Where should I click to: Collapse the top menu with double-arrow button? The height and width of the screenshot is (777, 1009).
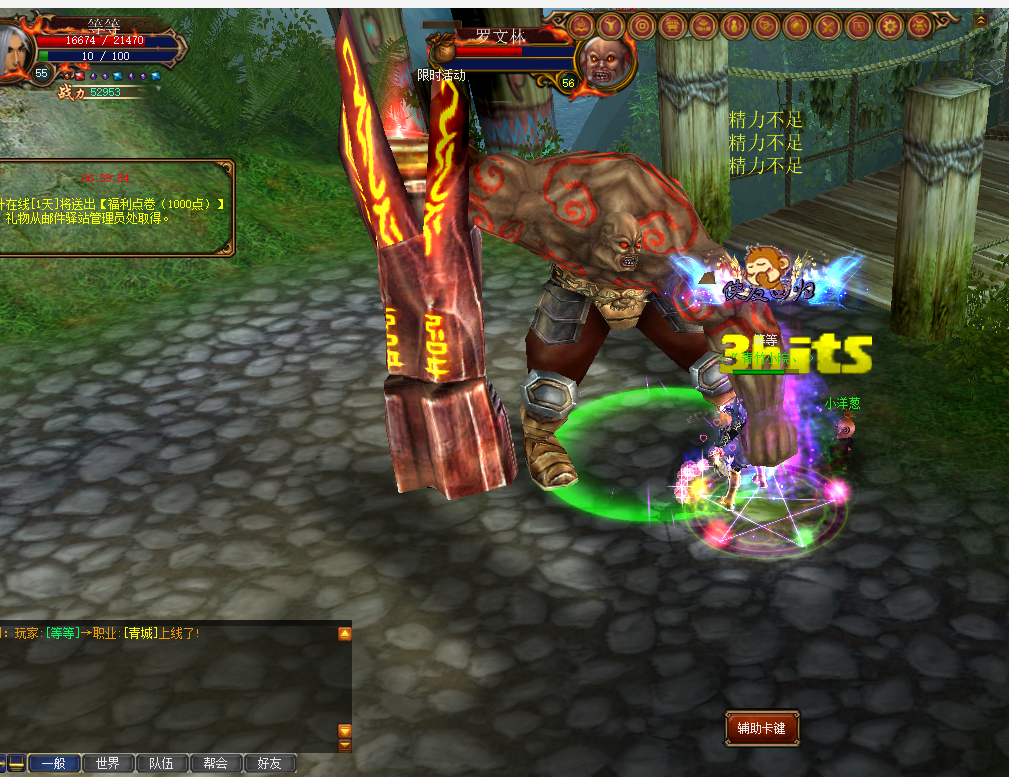point(981,20)
